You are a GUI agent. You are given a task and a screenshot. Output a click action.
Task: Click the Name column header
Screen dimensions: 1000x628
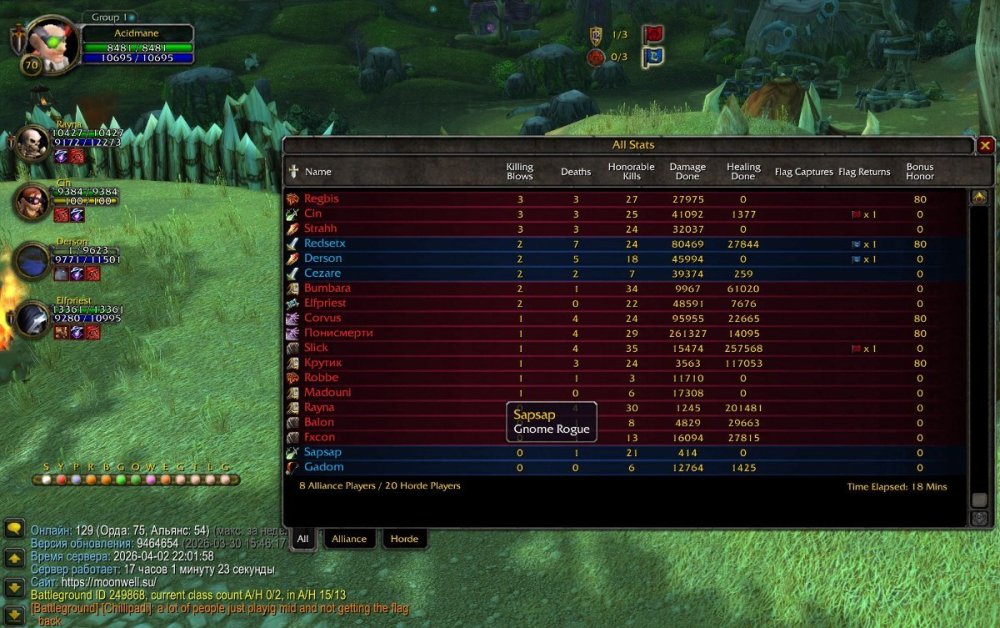click(x=318, y=172)
